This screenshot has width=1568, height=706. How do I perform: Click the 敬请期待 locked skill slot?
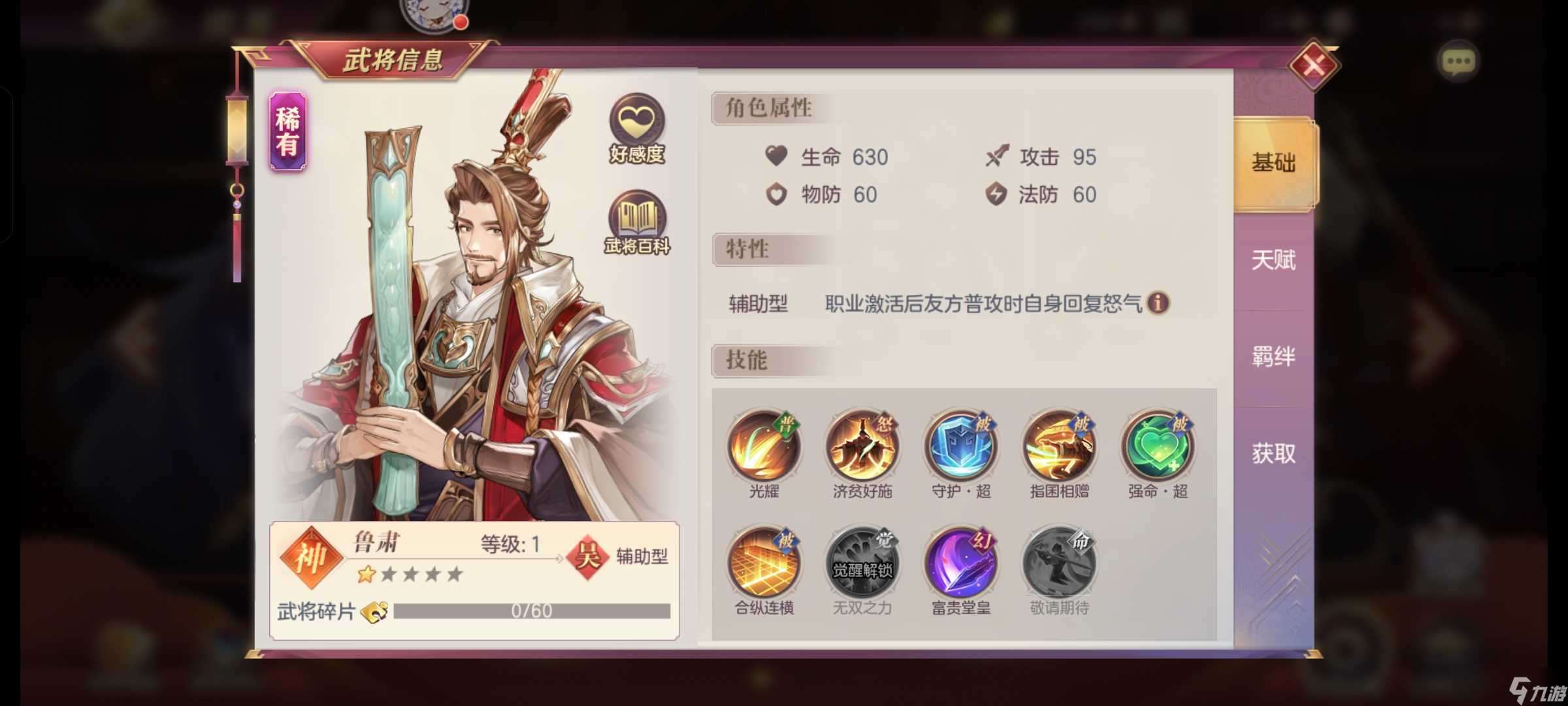point(1060,563)
